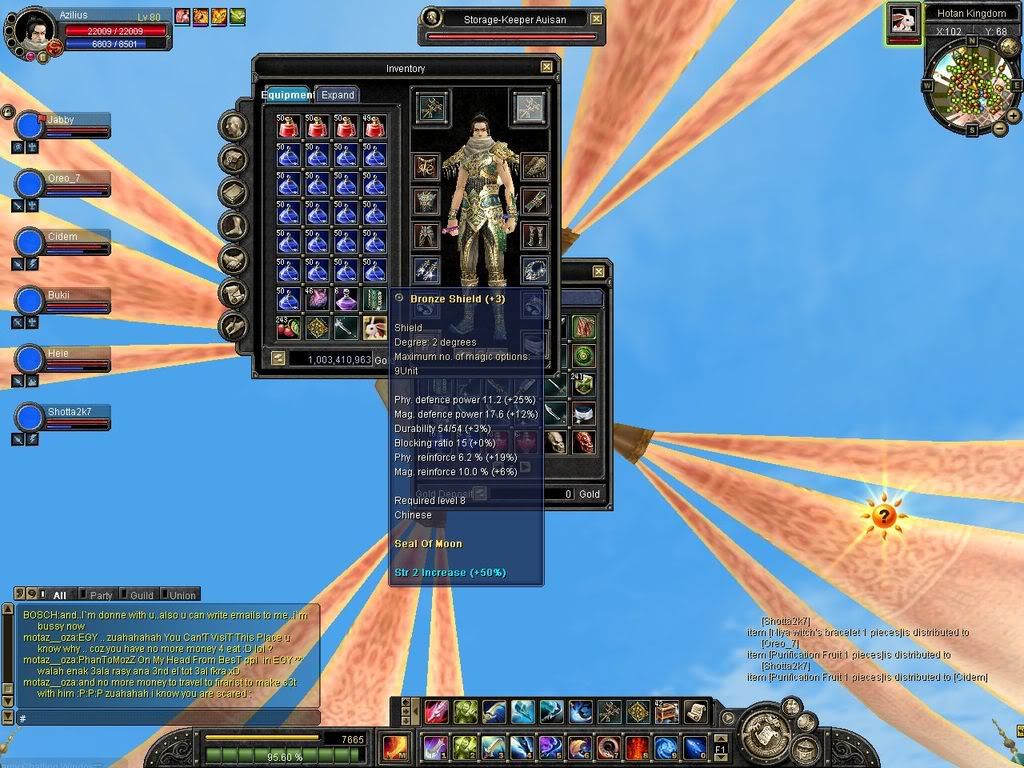Open the rabbit pet portrait
The image size is (1024, 768).
pos(903,22)
